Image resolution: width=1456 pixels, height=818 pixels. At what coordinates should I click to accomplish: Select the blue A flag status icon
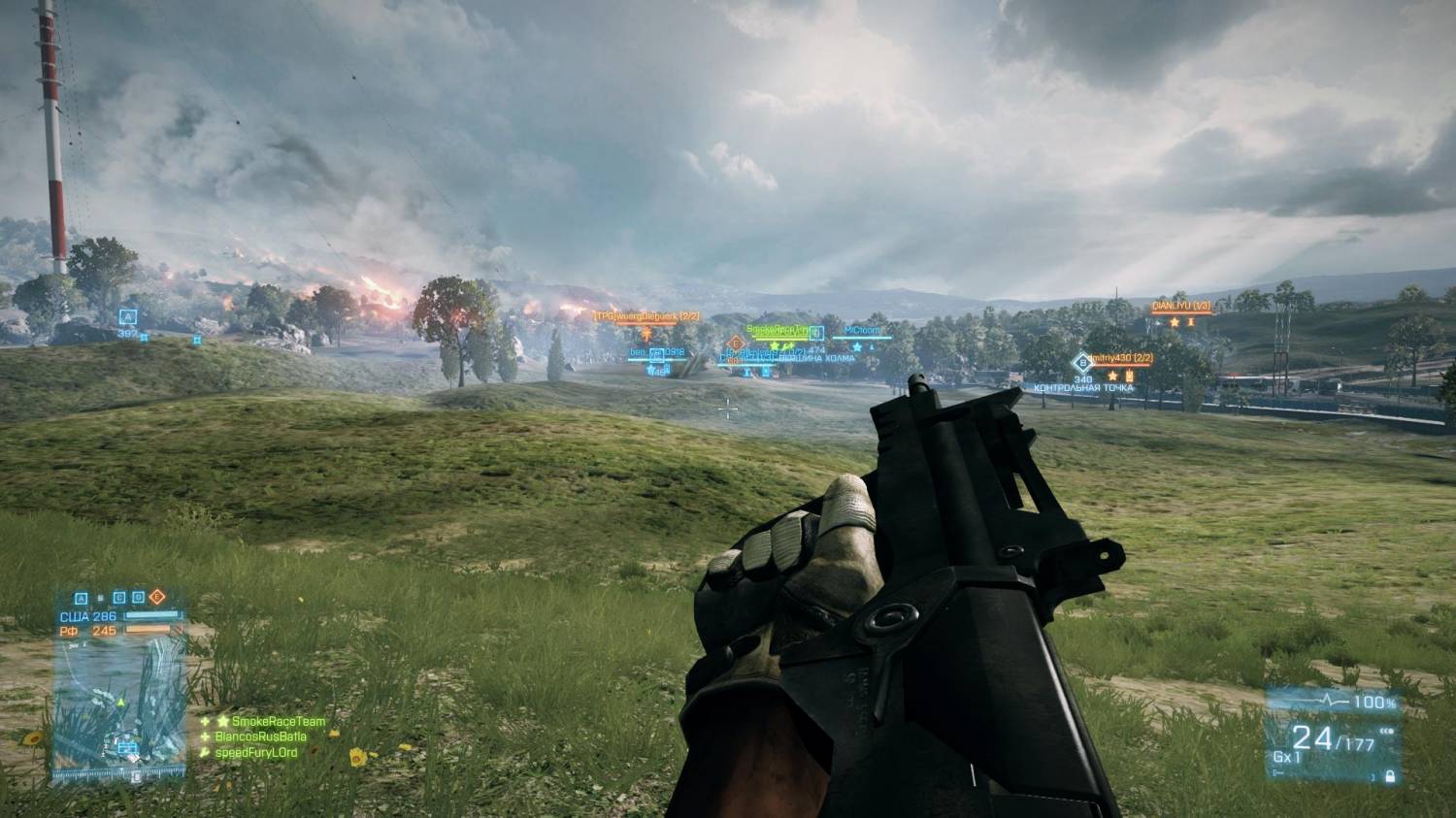pos(82,598)
